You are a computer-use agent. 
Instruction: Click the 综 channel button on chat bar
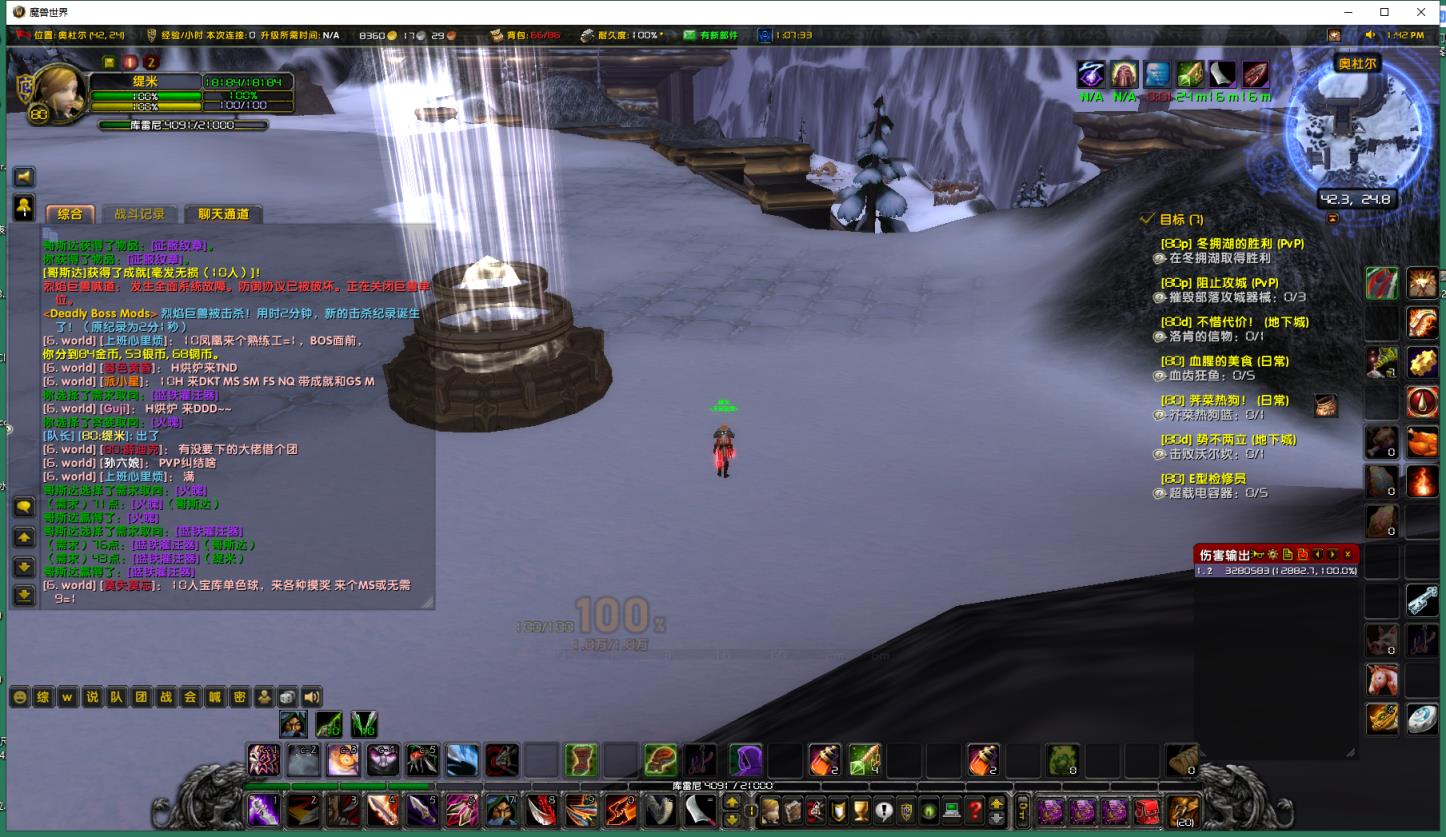point(44,698)
